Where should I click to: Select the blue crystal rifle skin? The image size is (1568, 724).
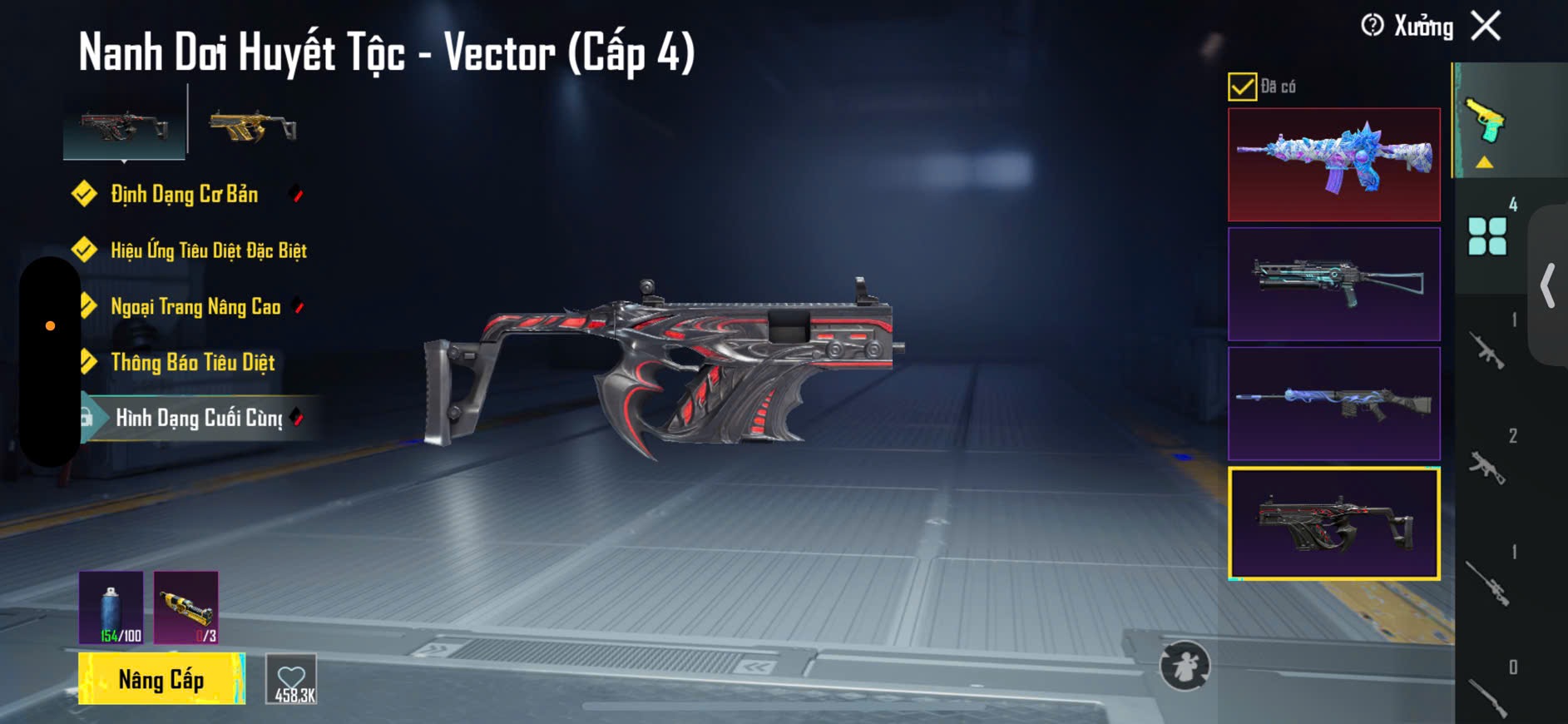click(x=1333, y=164)
